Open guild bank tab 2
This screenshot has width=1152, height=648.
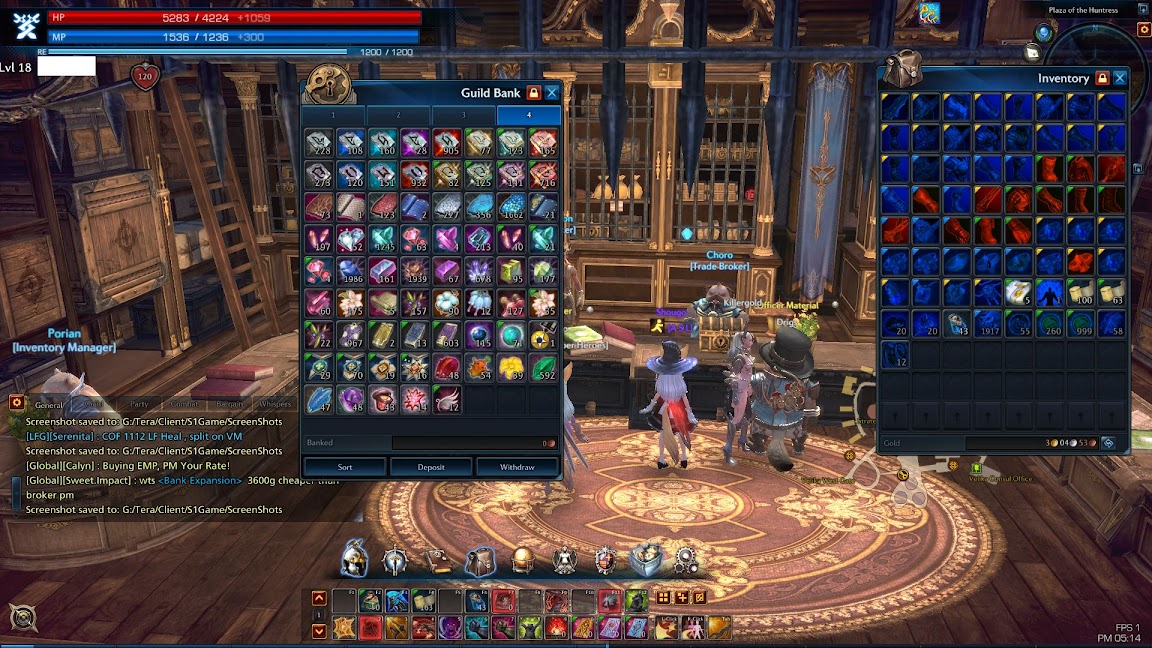click(x=399, y=115)
